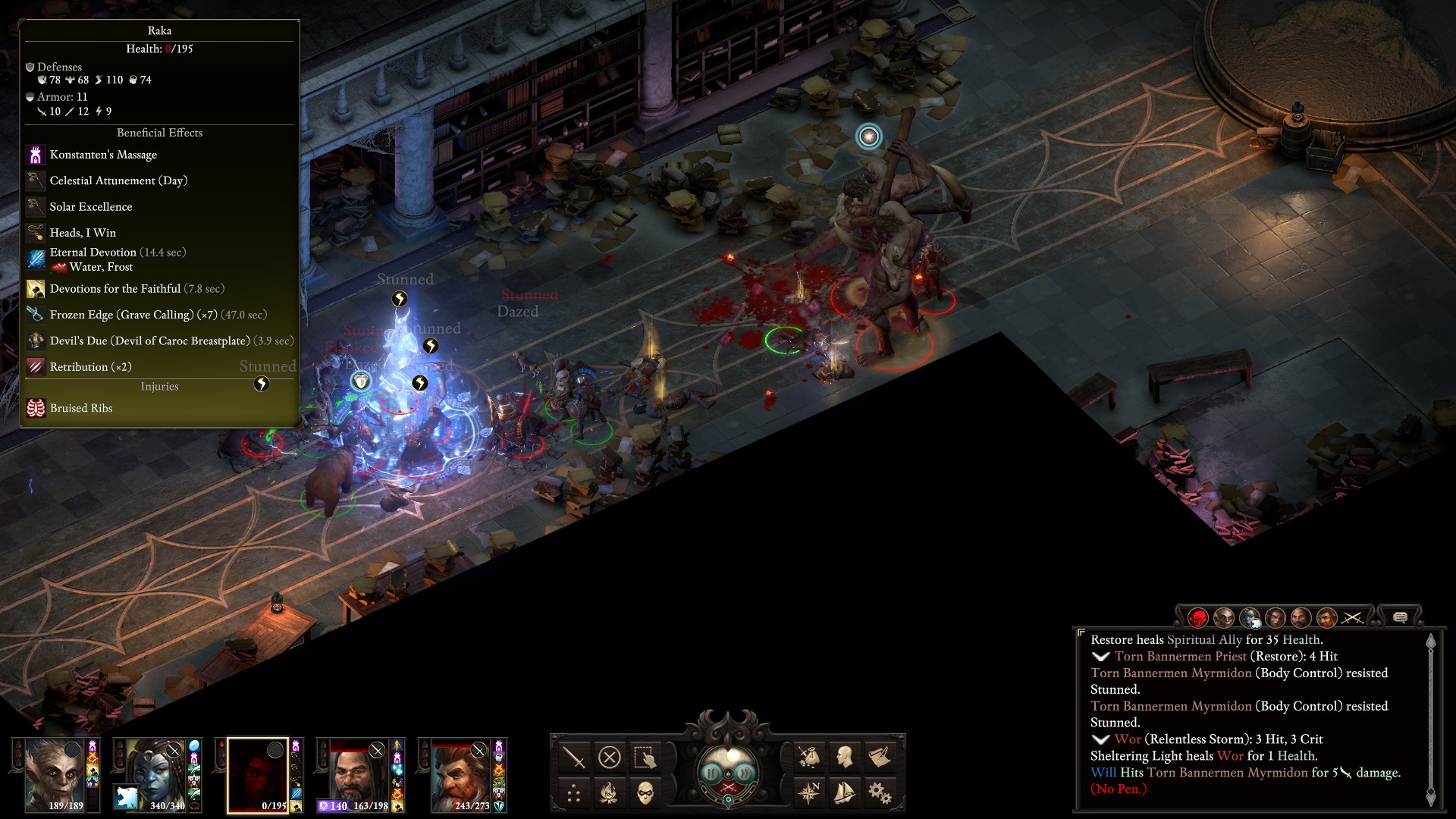Image resolution: width=1456 pixels, height=819 pixels.
Task: Click the campfire rest button
Action: click(x=610, y=794)
